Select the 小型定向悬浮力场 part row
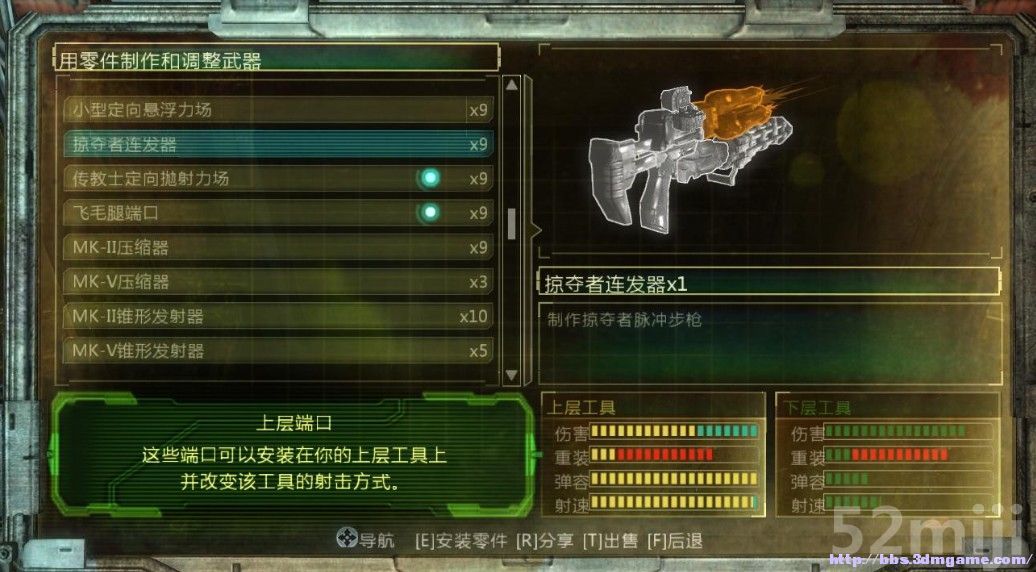 click(x=278, y=110)
